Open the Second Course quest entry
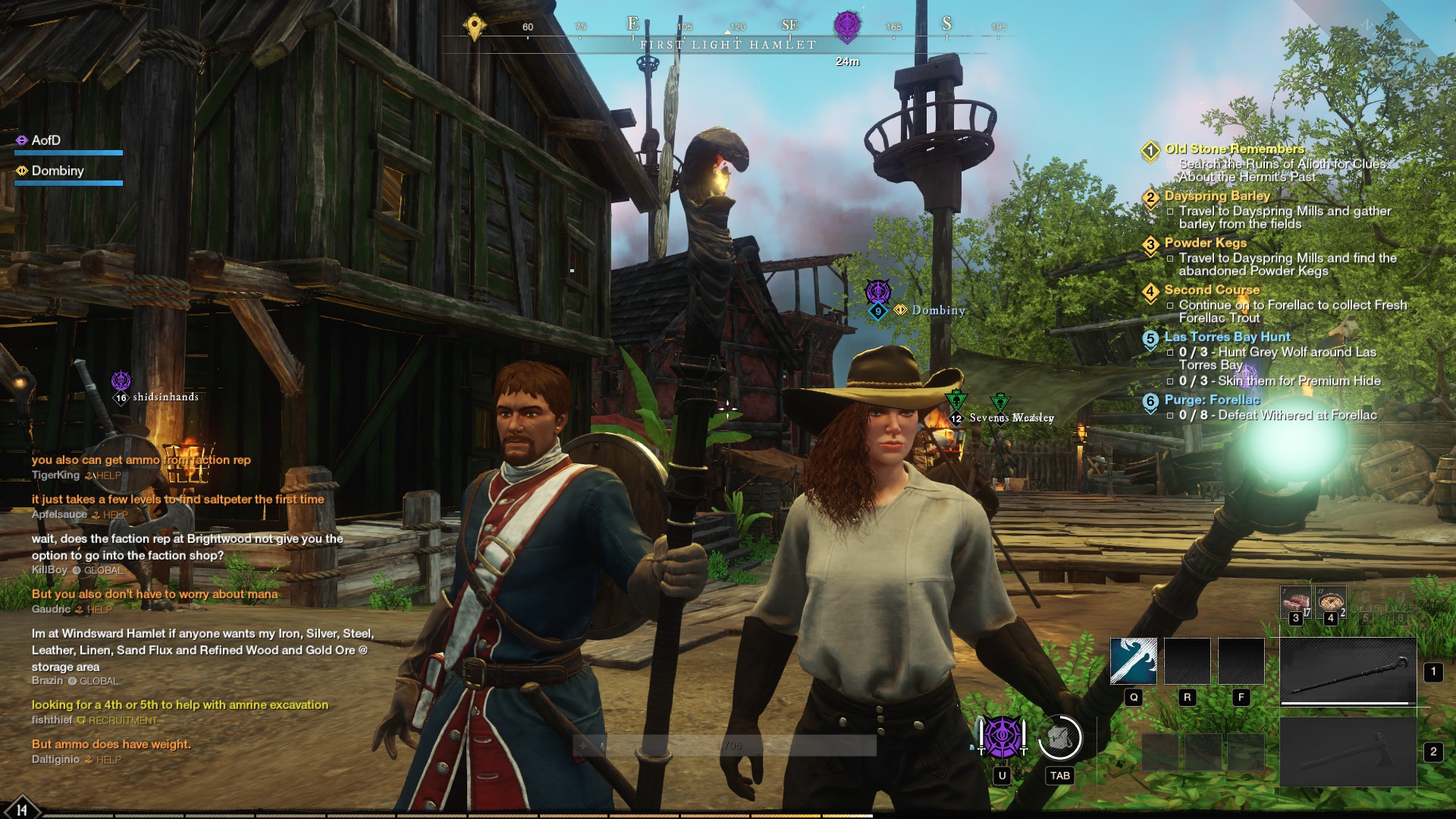1456x819 pixels. click(x=1211, y=290)
